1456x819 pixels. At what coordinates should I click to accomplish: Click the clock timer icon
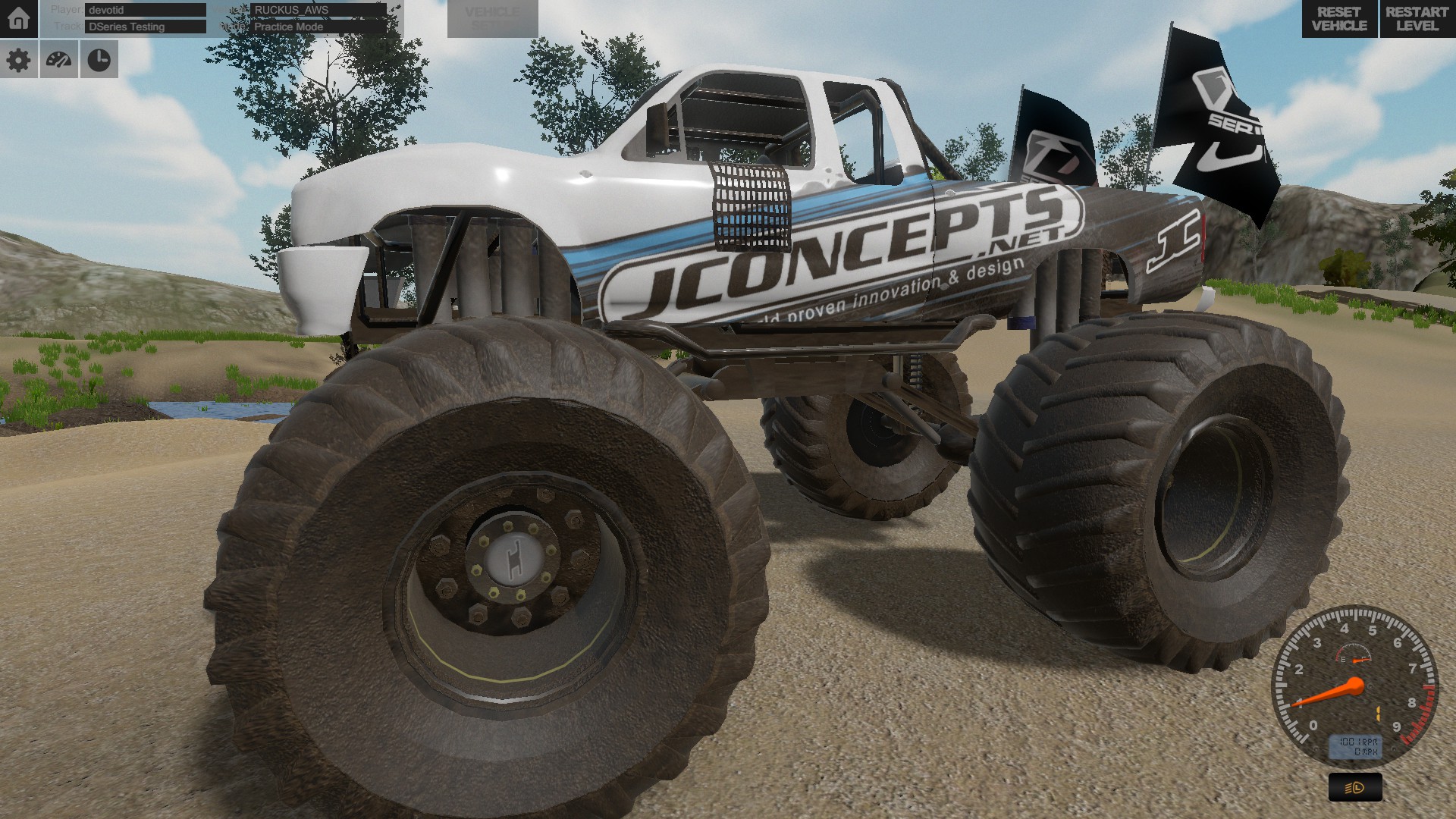click(x=99, y=59)
